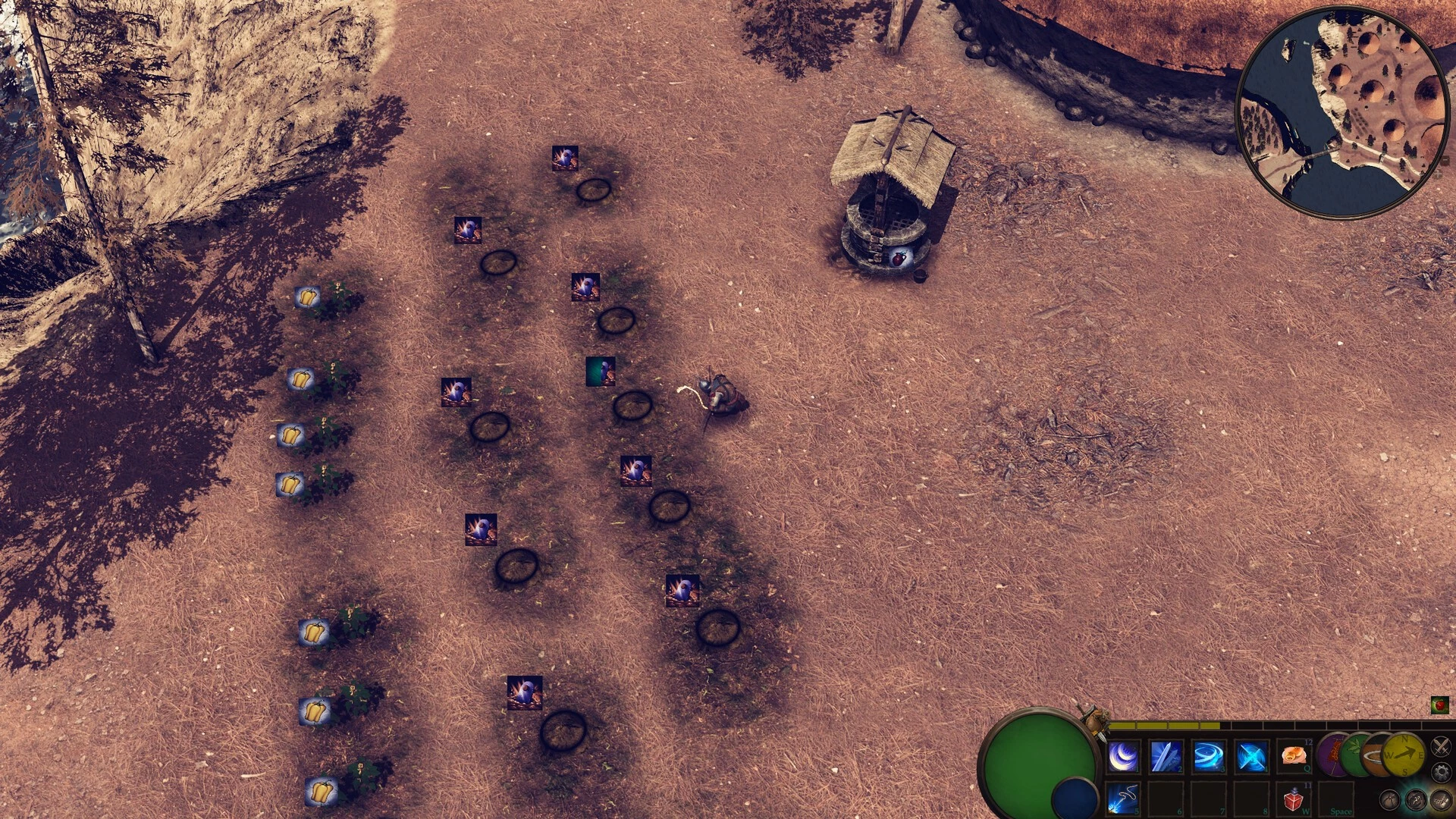Select the water jug icon on the well

(x=899, y=258)
